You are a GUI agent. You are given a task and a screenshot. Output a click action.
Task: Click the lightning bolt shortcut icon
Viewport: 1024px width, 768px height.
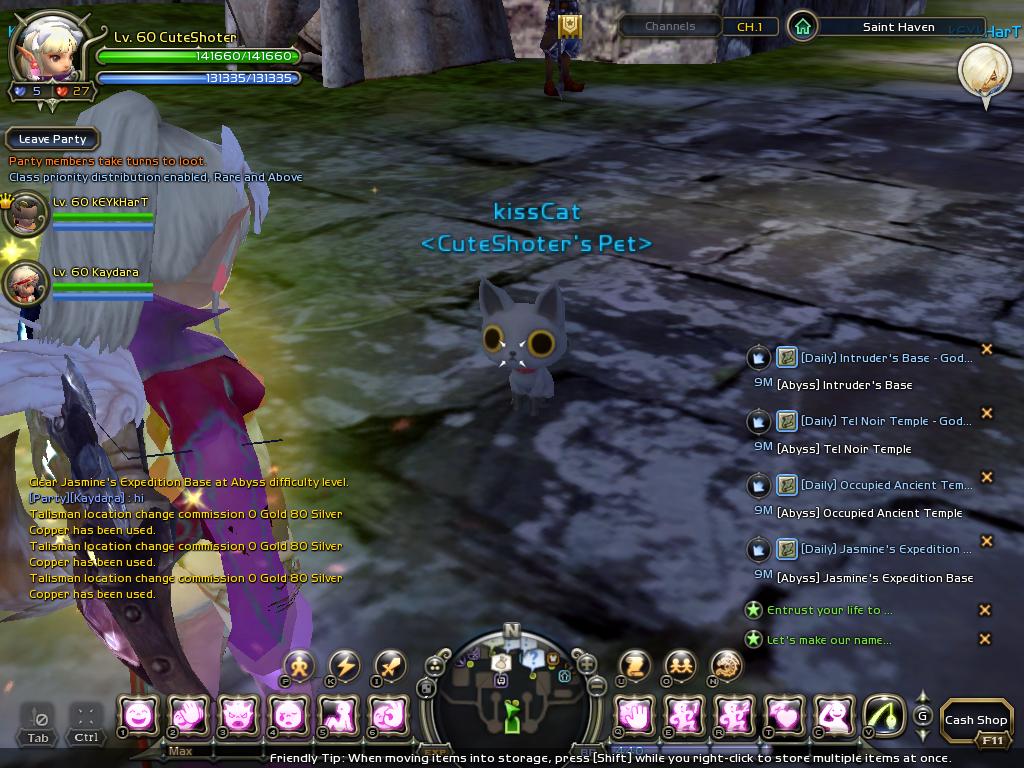coord(344,665)
